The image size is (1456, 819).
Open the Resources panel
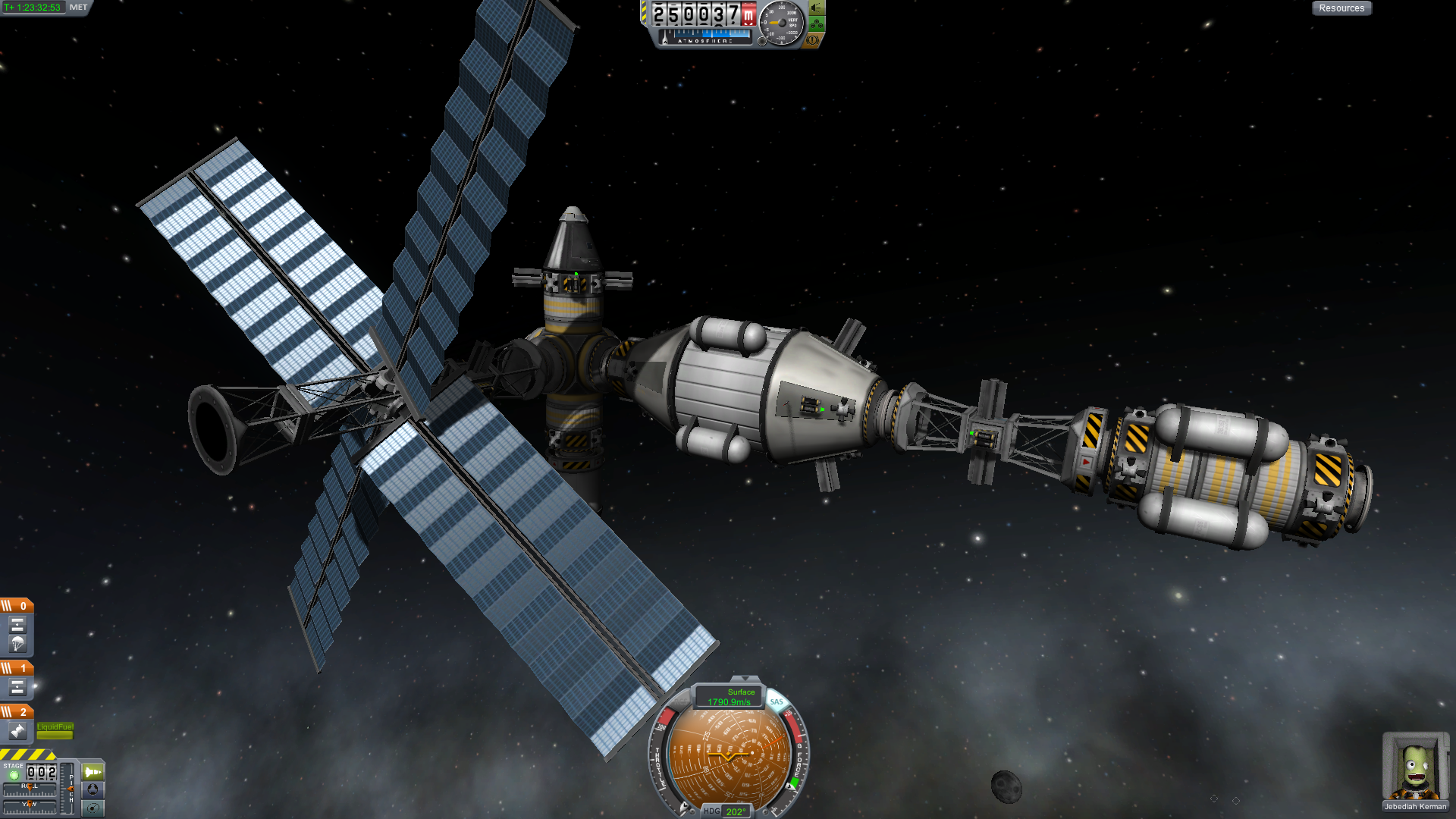pos(1341,8)
